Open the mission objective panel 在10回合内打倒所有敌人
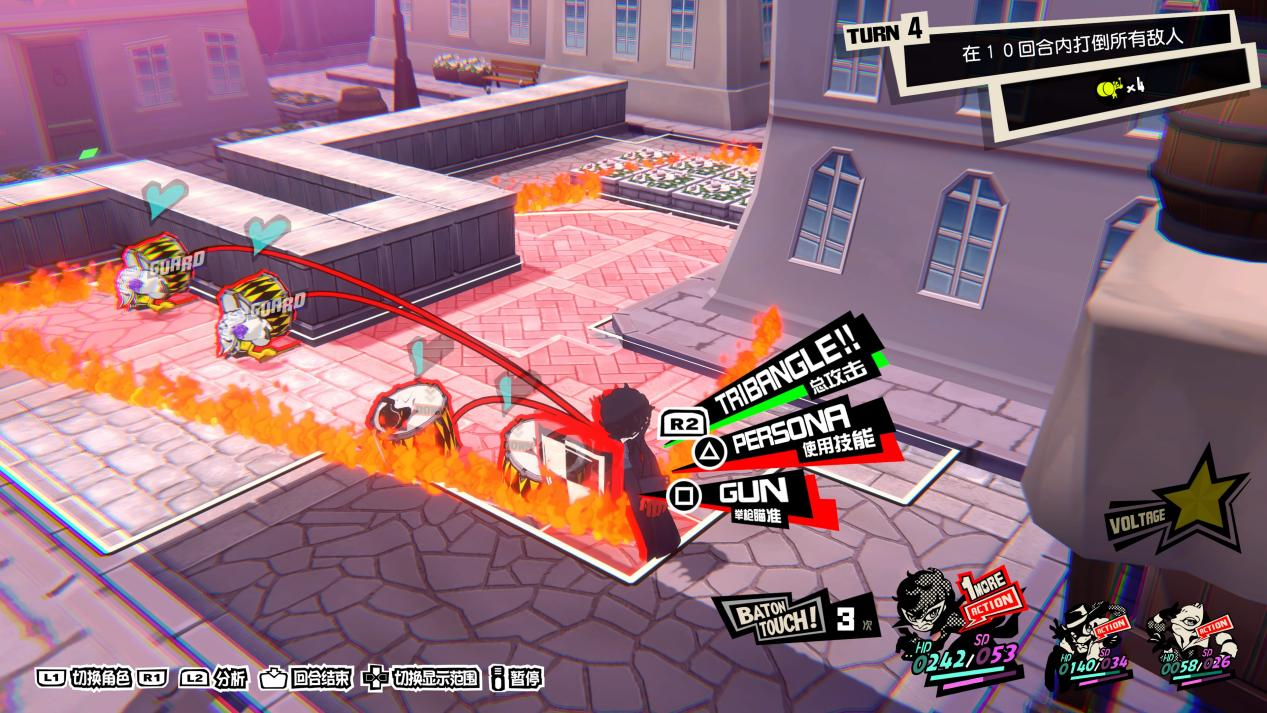Image resolution: width=1267 pixels, height=713 pixels. pyautogui.click(x=1078, y=55)
